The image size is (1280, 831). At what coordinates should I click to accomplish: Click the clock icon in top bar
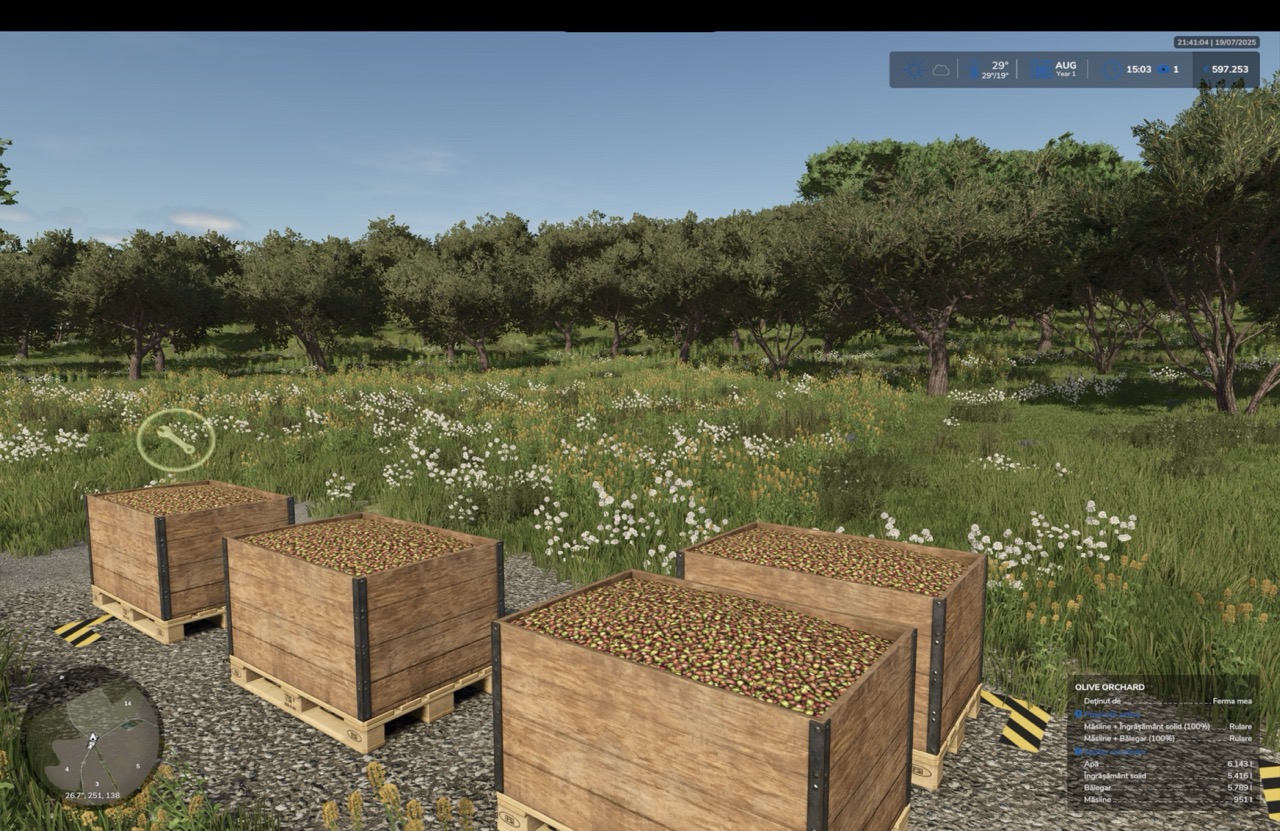coord(1113,70)
